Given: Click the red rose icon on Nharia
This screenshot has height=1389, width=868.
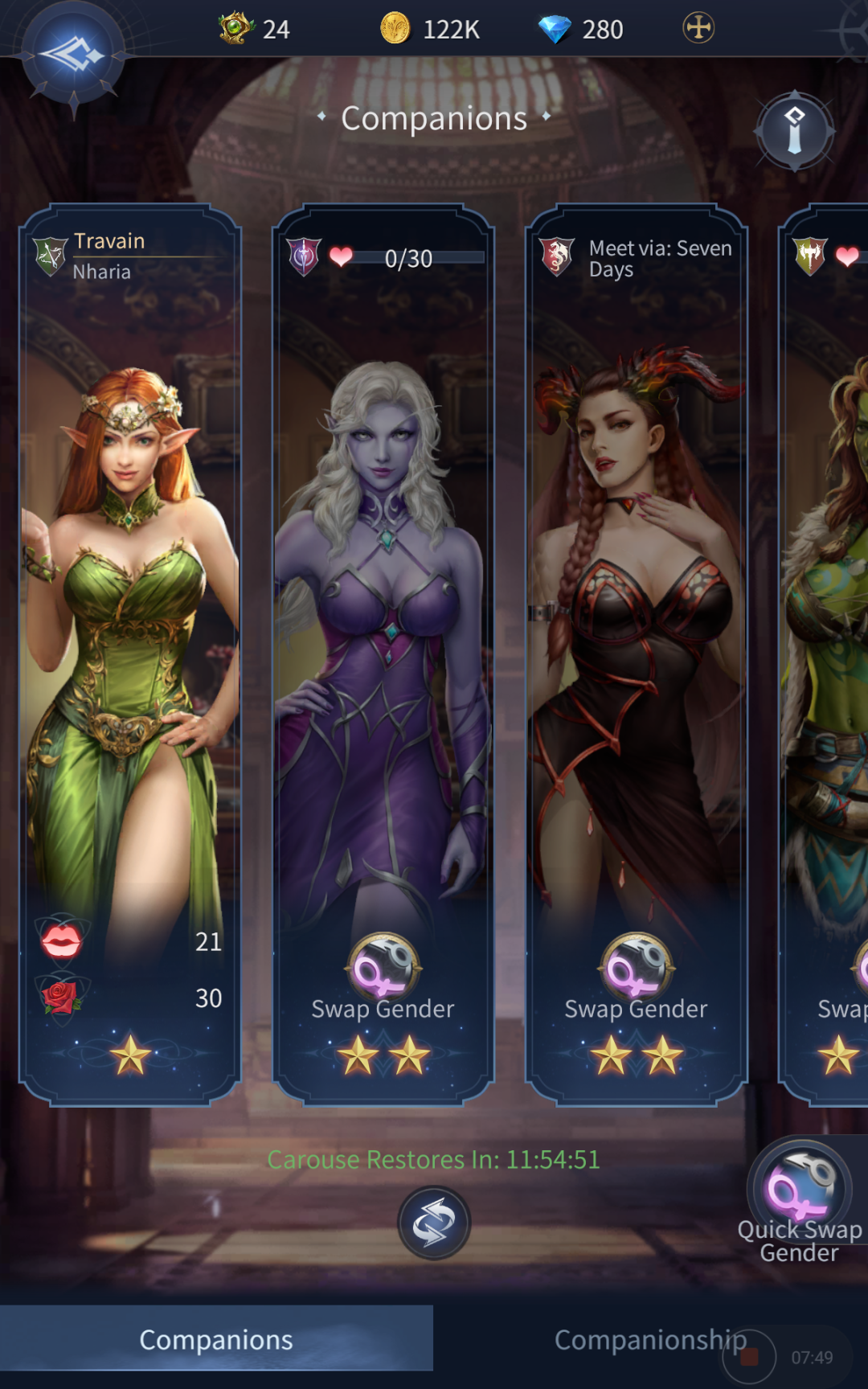Looking at the screenshot, I should pyautogui.click(x=61, y=998).
